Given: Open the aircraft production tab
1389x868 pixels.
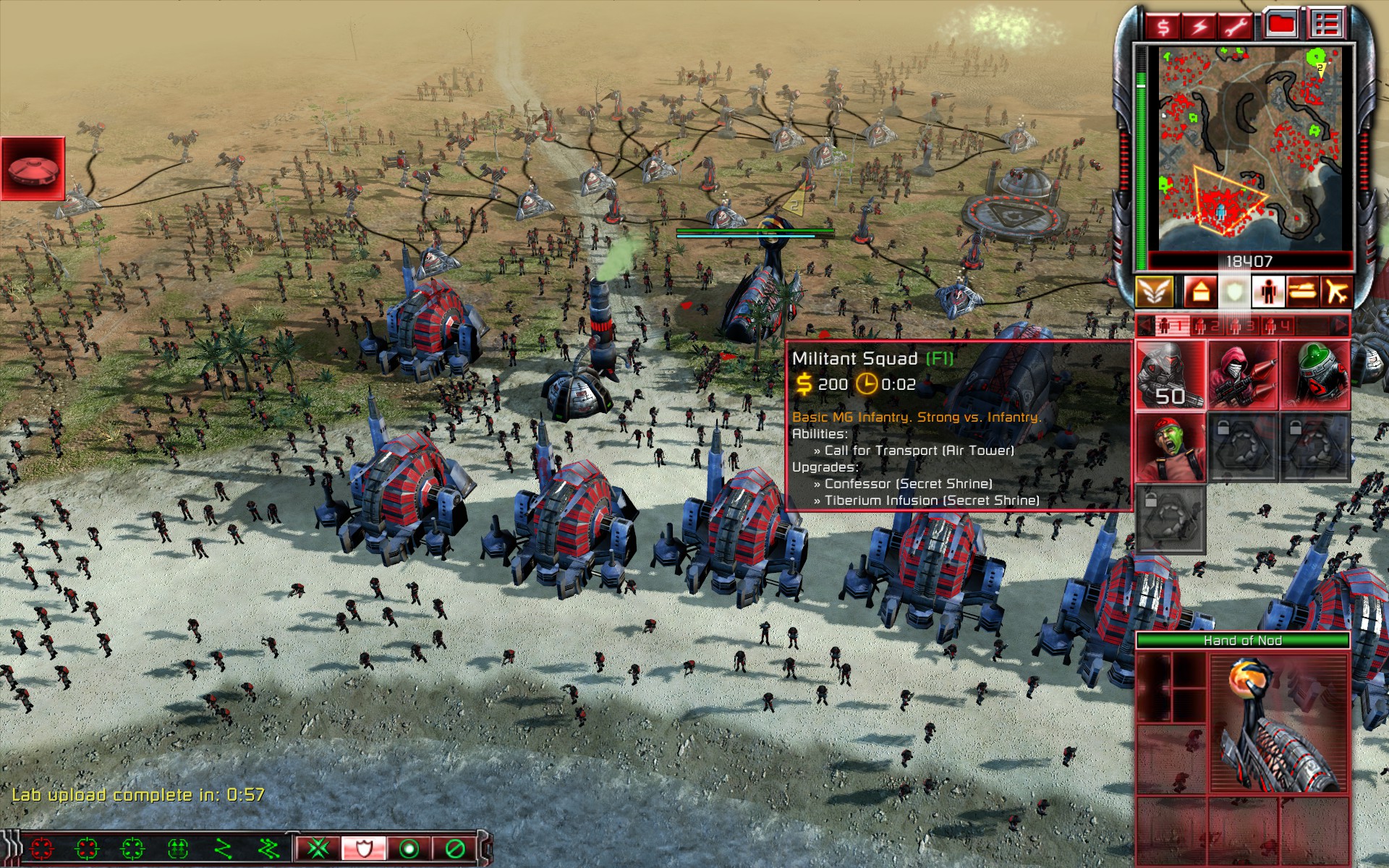Looking at the screenshot, I should tap(1336, 292).
